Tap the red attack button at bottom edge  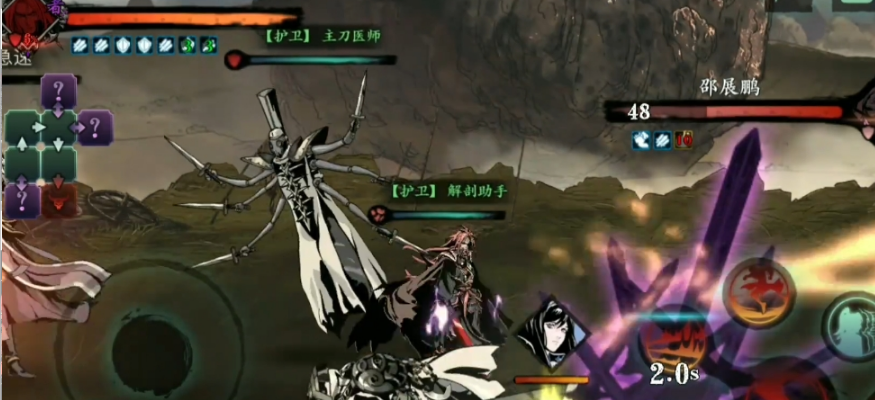click(x=780, y=385)
